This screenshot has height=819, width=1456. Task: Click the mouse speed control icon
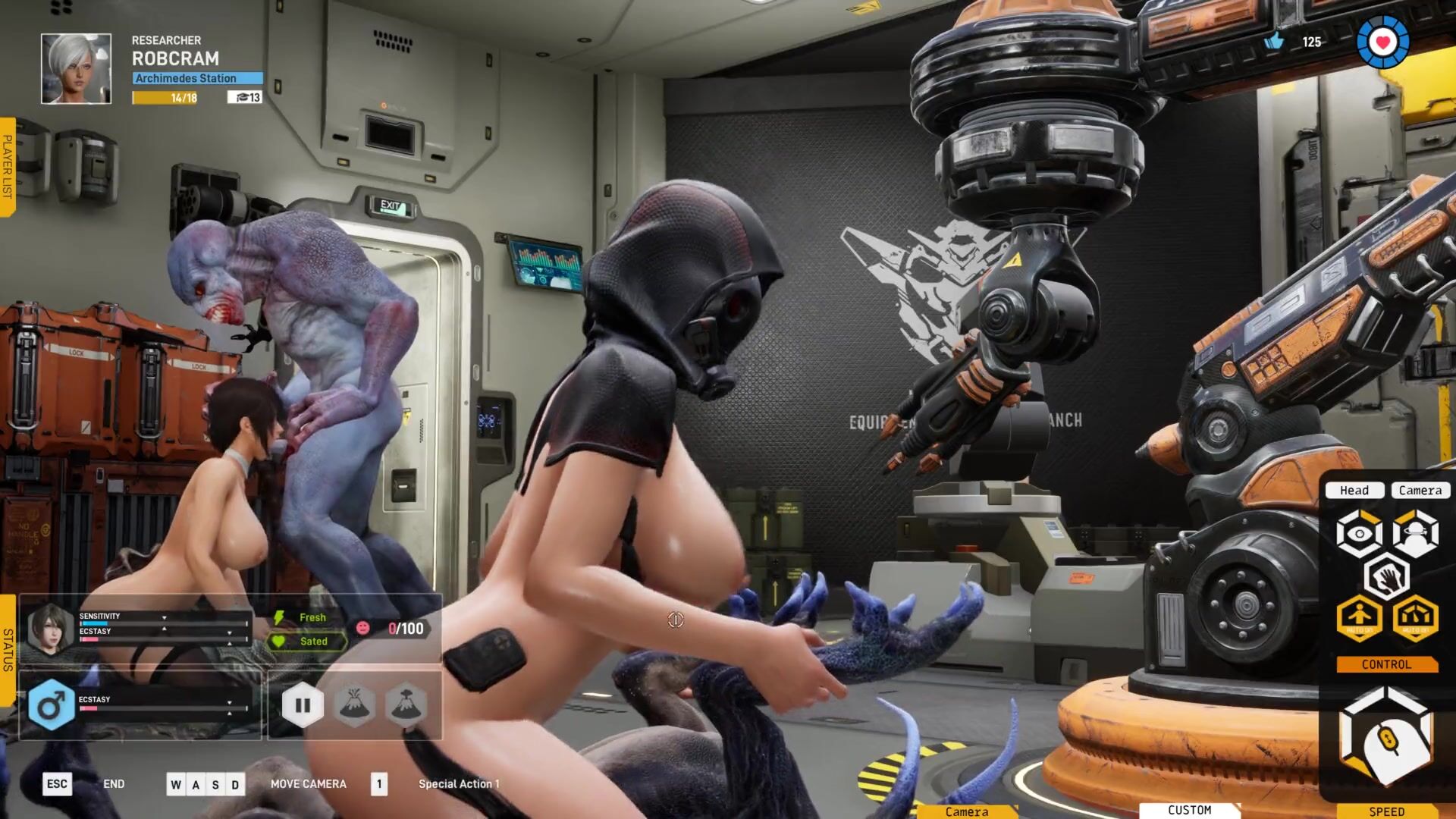[1386, 737]
